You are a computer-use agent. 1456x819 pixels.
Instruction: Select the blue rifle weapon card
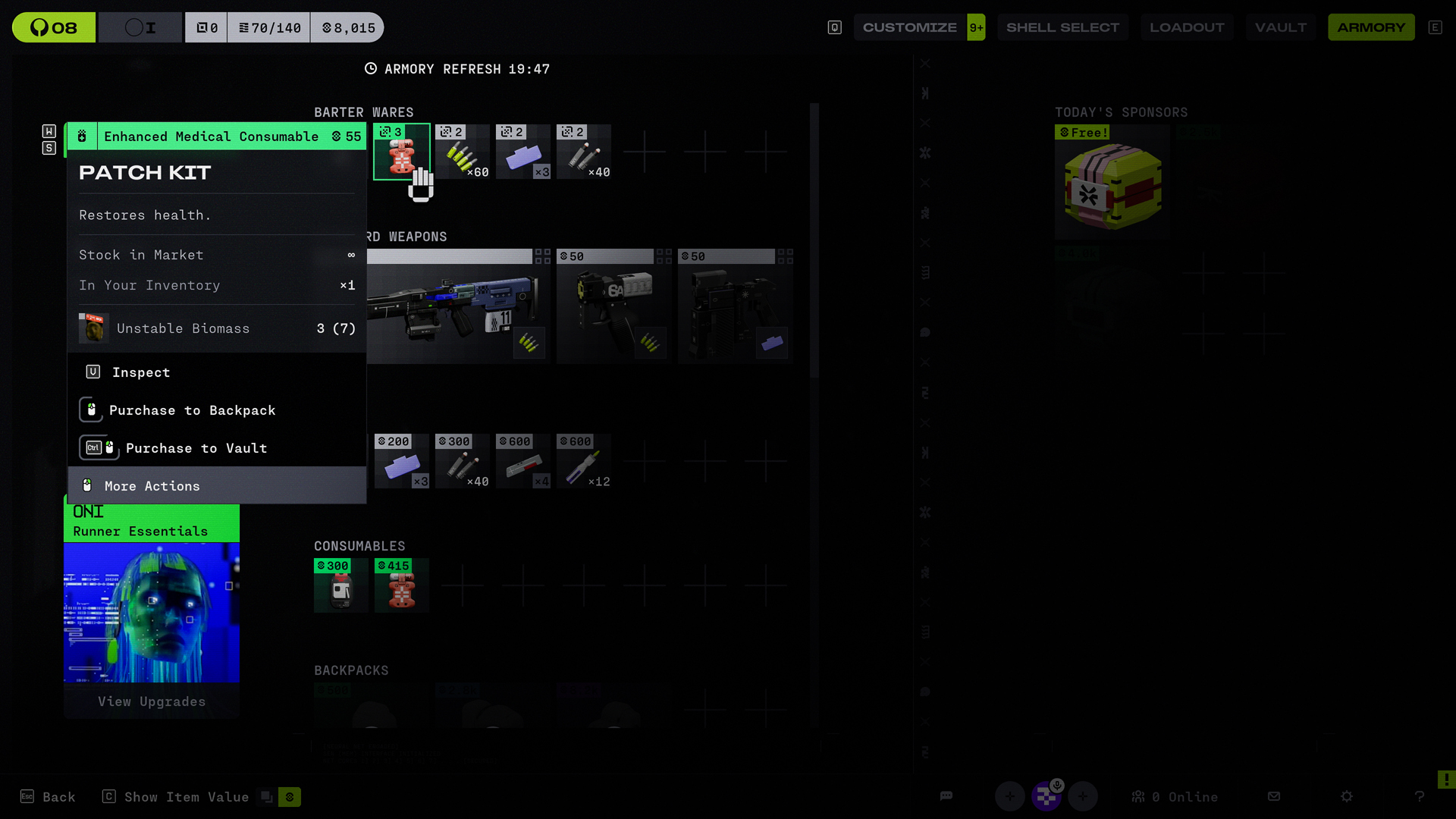click(x=455, y=307)
